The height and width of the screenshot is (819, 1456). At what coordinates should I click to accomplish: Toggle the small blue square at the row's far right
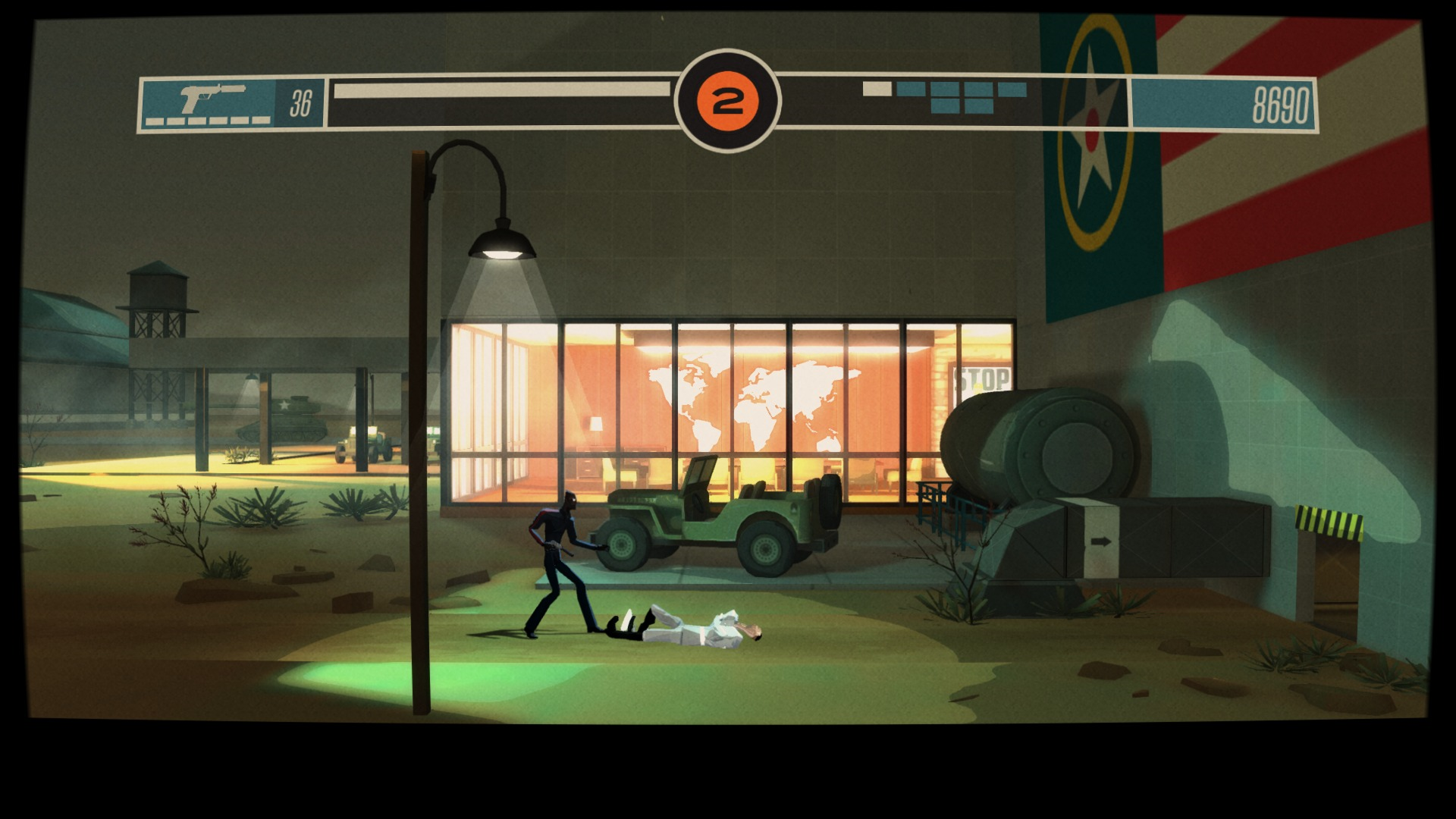click(x=1012, y=87)
